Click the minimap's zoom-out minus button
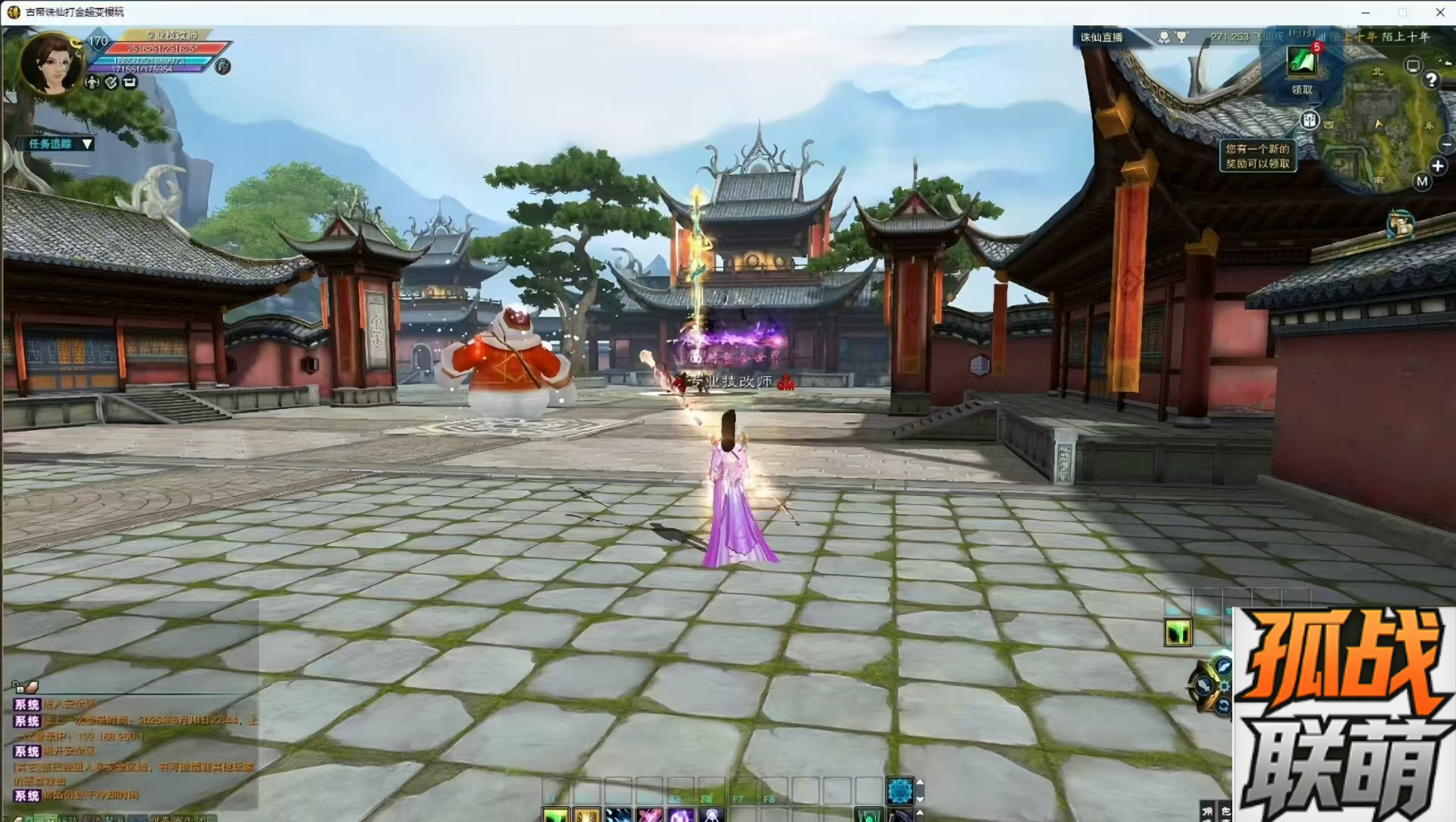Screen dimensions: 1456x822 coord(1446,144)
